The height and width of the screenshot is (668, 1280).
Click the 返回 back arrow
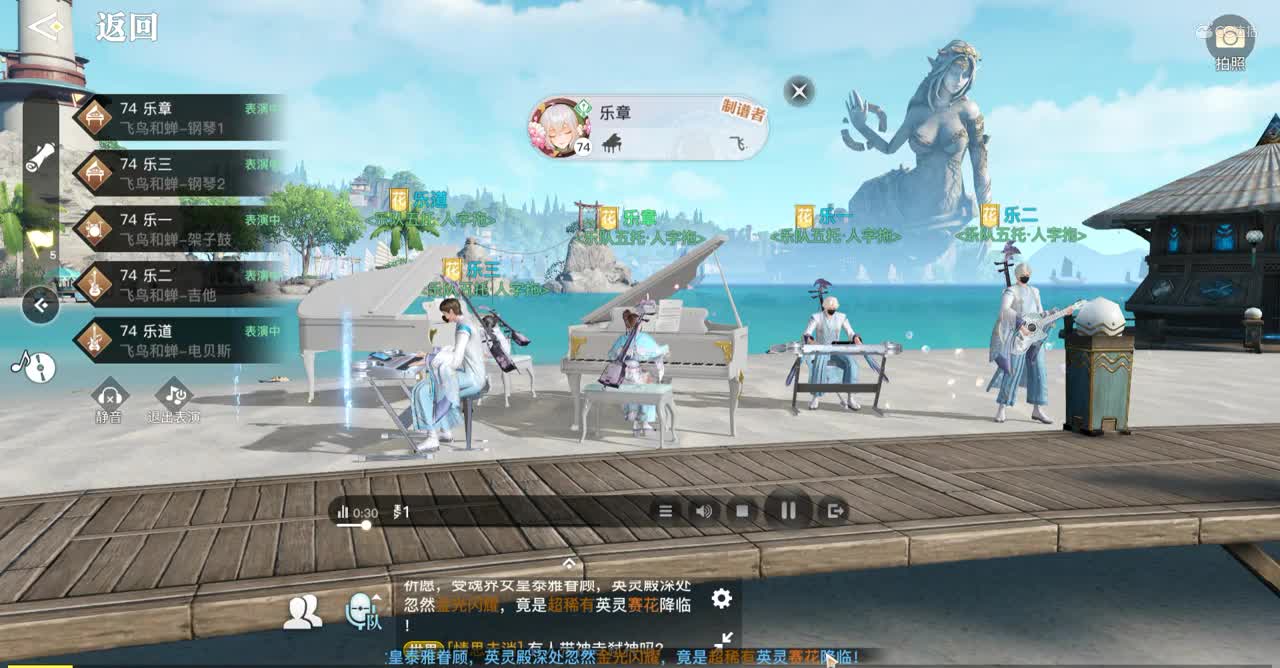coord(45,27)
